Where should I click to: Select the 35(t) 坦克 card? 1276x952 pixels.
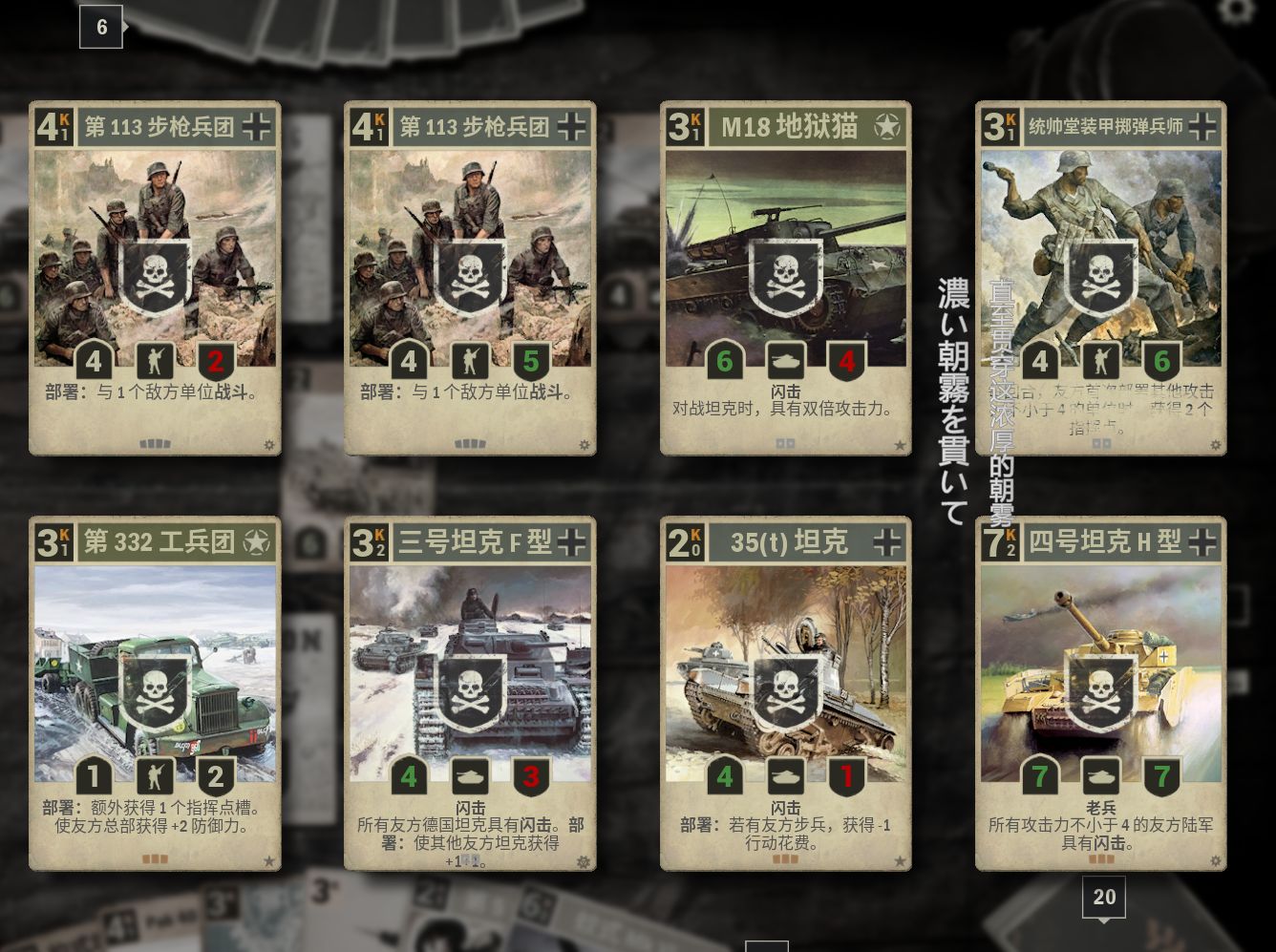point(785,692)
